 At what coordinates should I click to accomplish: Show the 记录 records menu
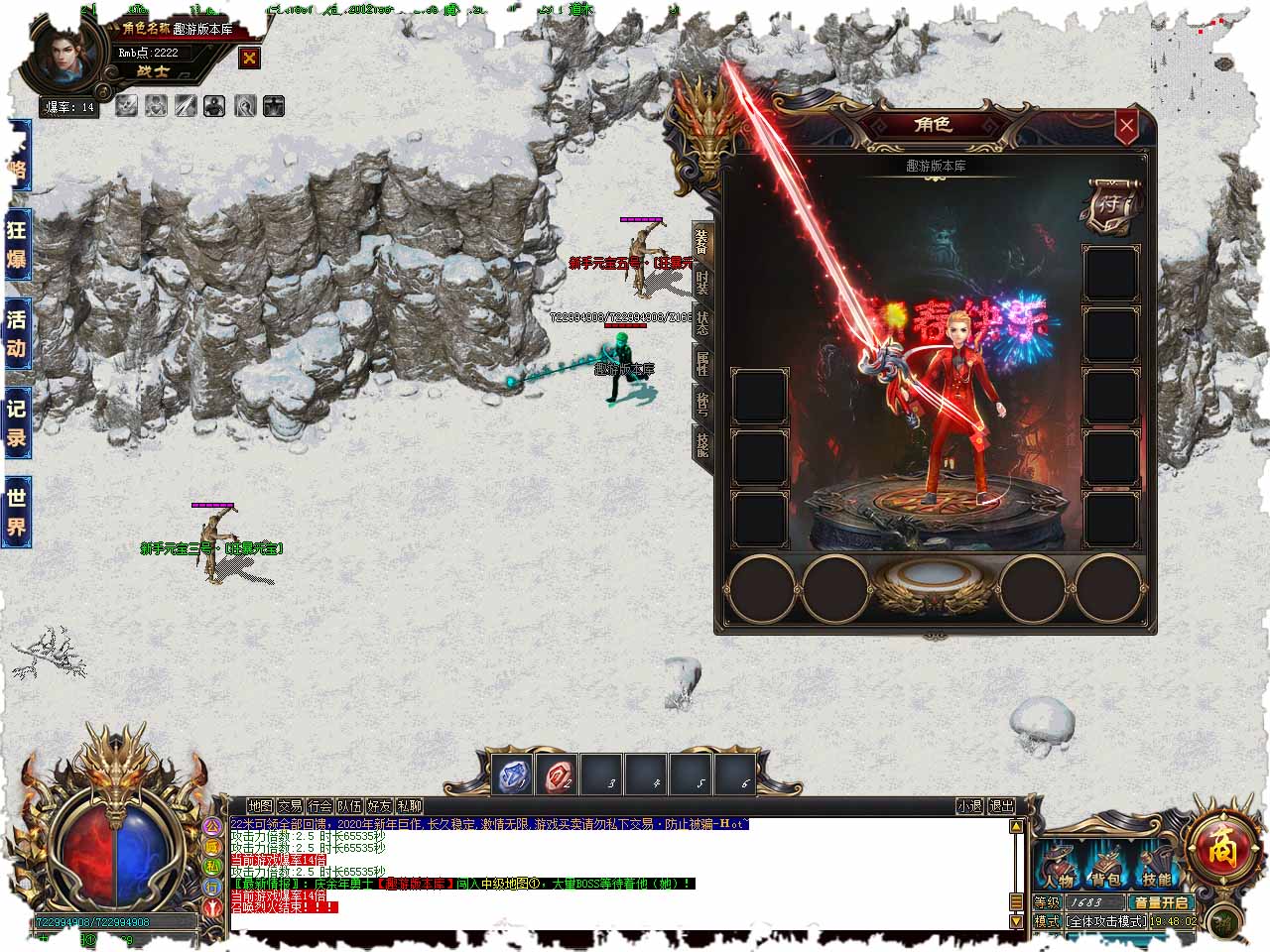coord(17,423)
